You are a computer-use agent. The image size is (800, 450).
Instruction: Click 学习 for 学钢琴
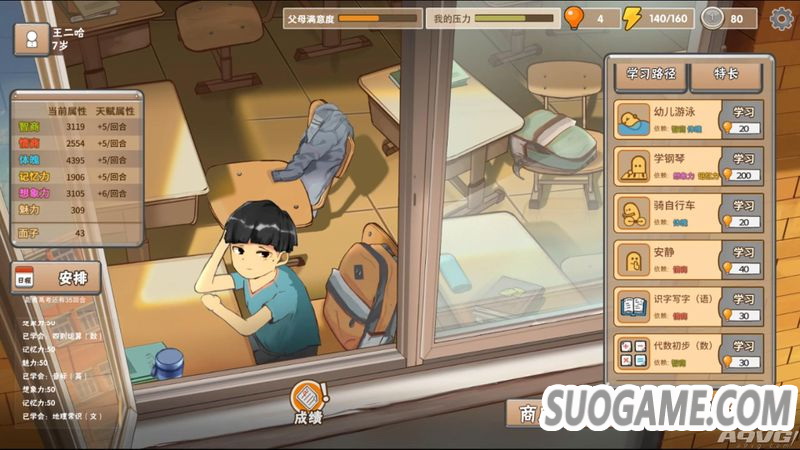[x=742, y=167]
